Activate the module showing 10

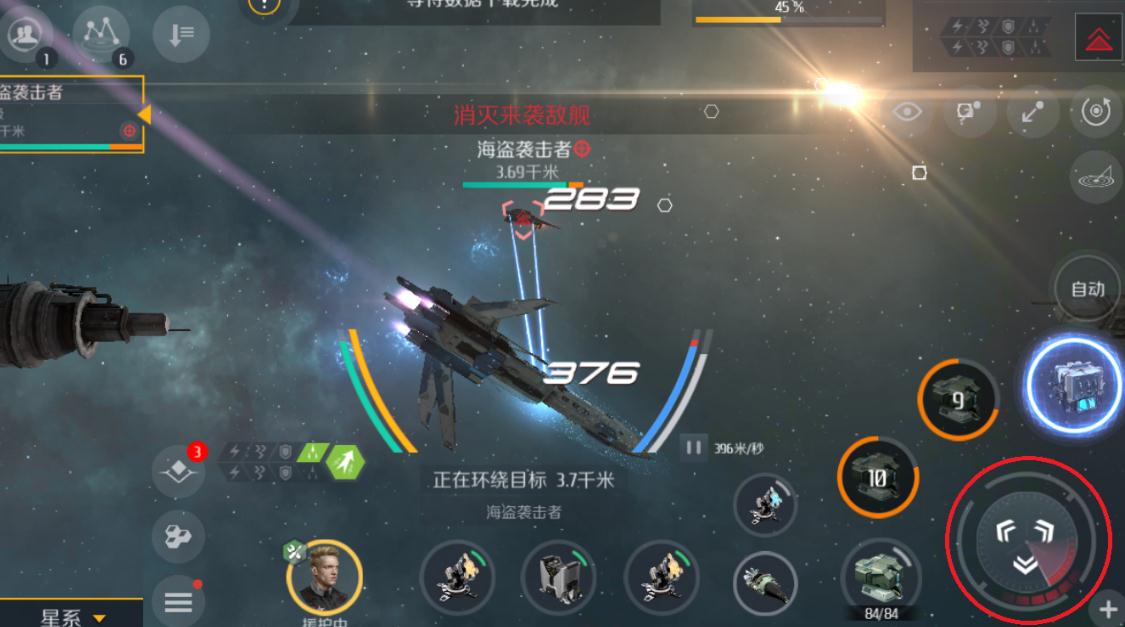pos(877,479)
